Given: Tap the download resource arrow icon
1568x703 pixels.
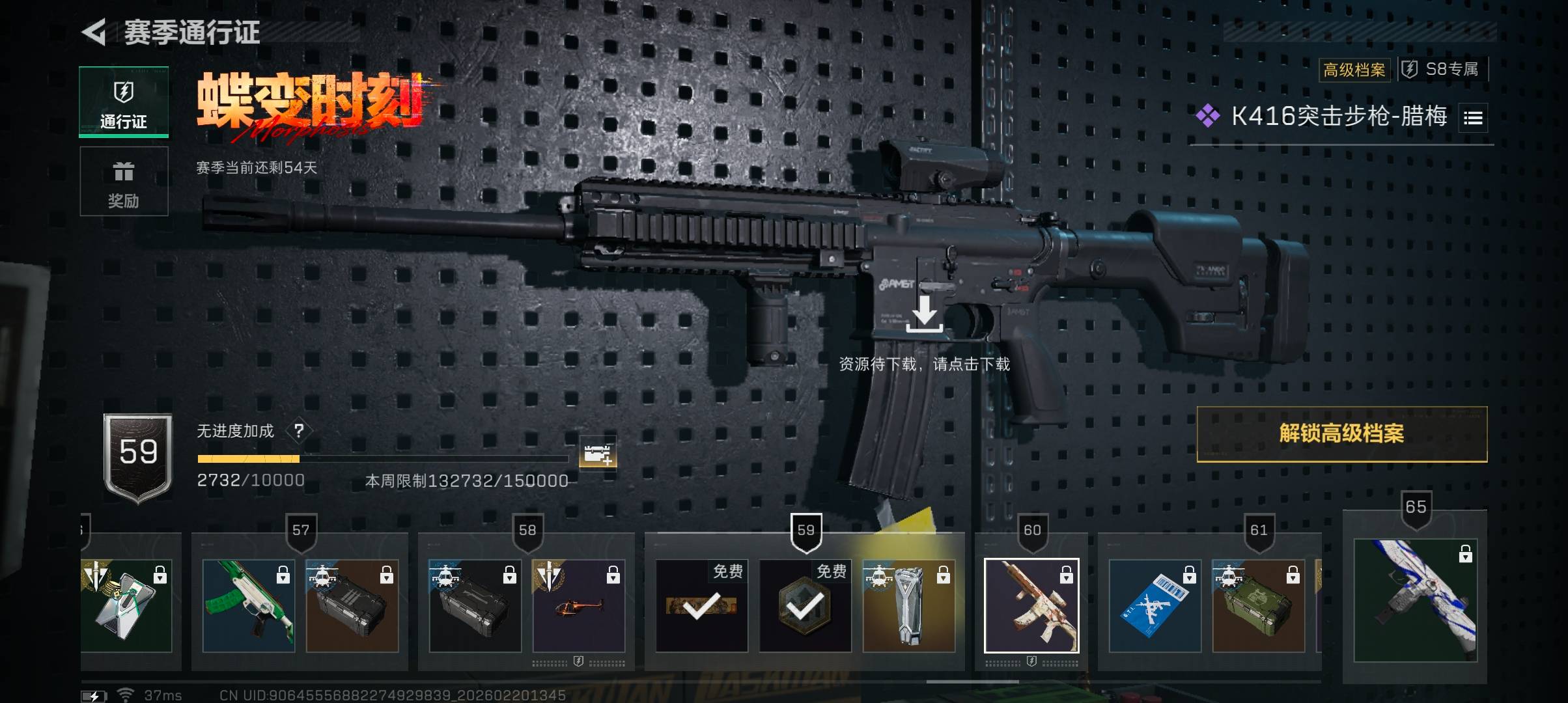Looking at the screenshot, I should [x=924, y=313].
